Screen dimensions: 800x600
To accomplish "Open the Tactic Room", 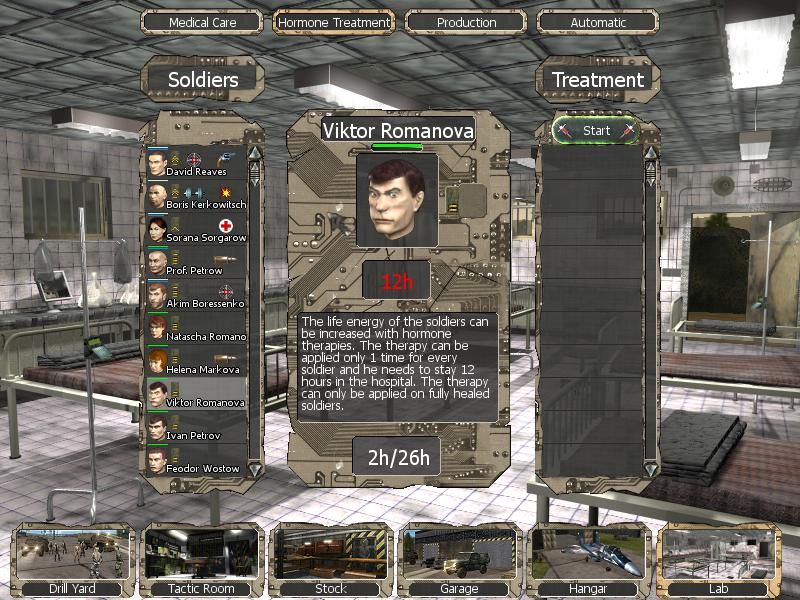I will [203, 561].
